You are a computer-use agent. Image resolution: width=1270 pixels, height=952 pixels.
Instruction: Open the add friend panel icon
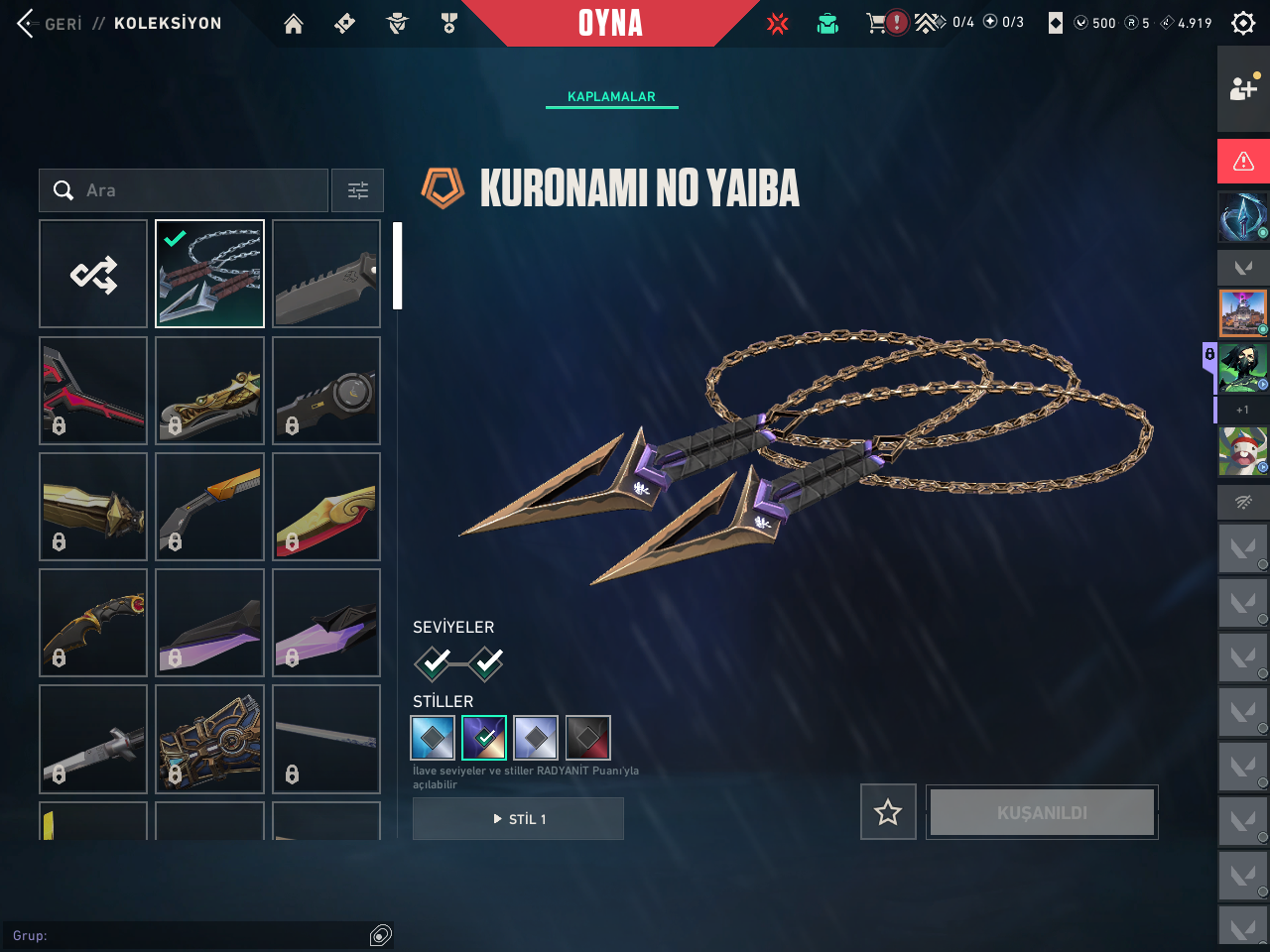1243,88
